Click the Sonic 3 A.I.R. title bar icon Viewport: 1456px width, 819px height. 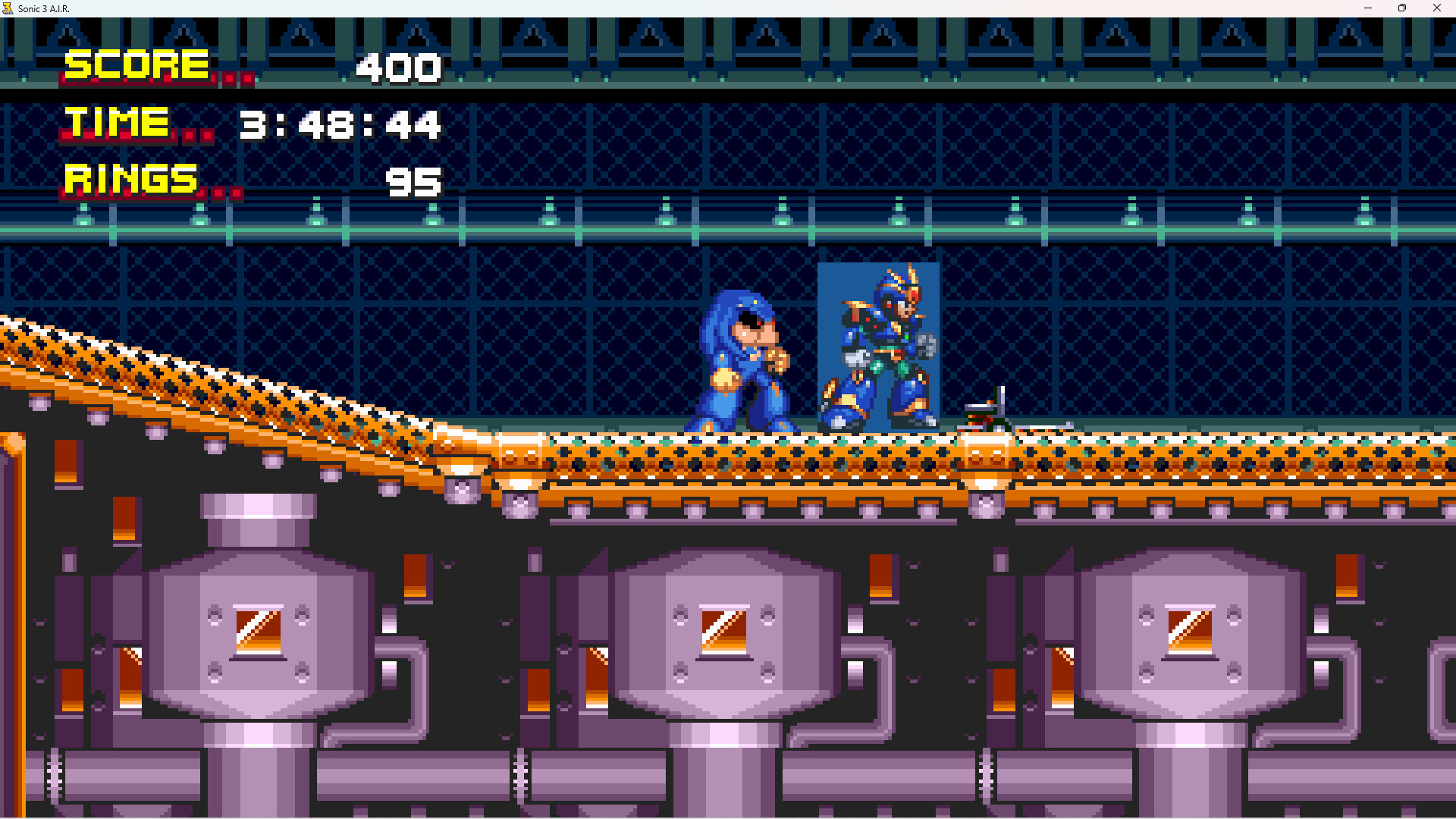click(x=8, y=8)
